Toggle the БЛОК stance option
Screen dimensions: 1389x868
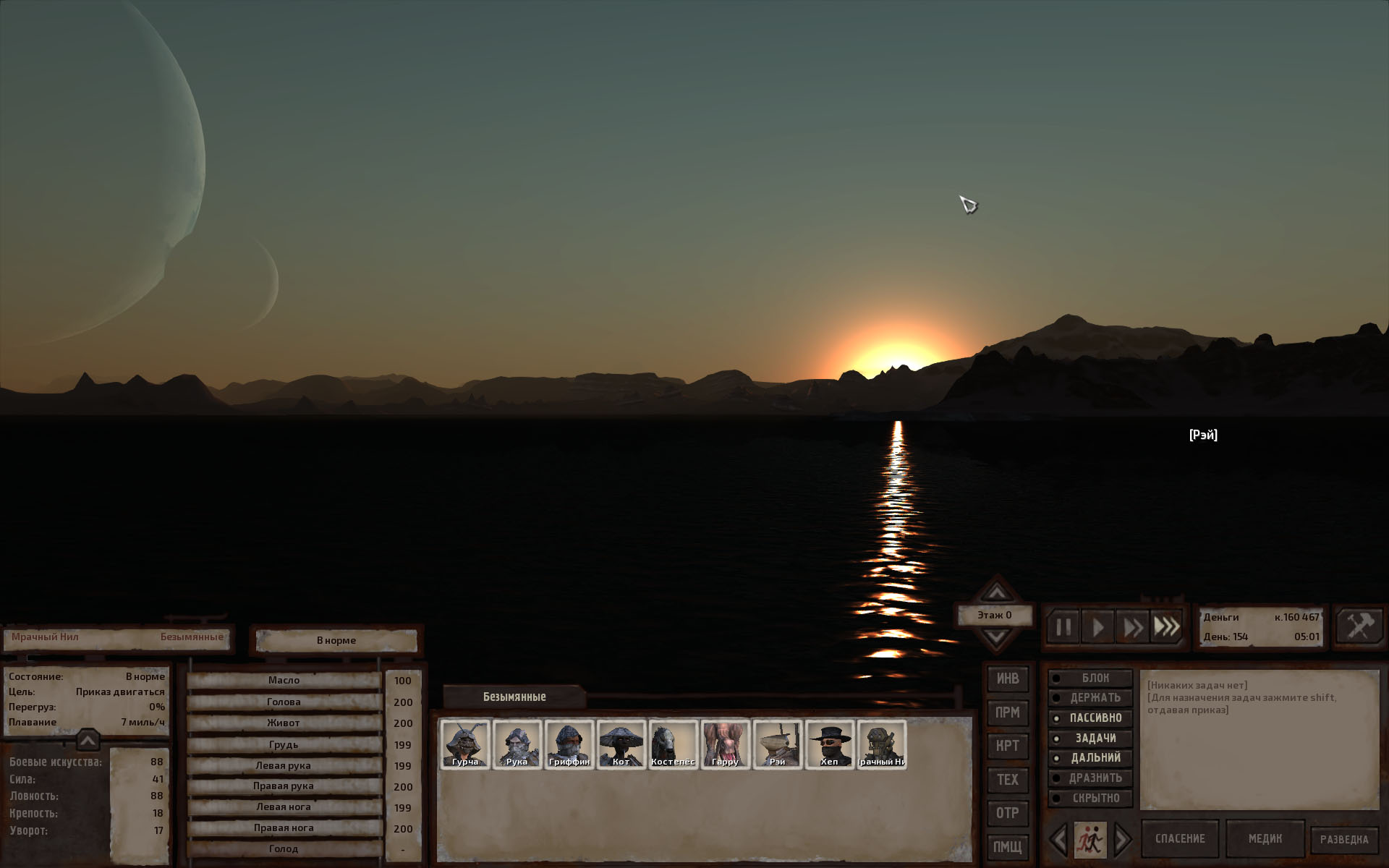[x=1090, y=678]
